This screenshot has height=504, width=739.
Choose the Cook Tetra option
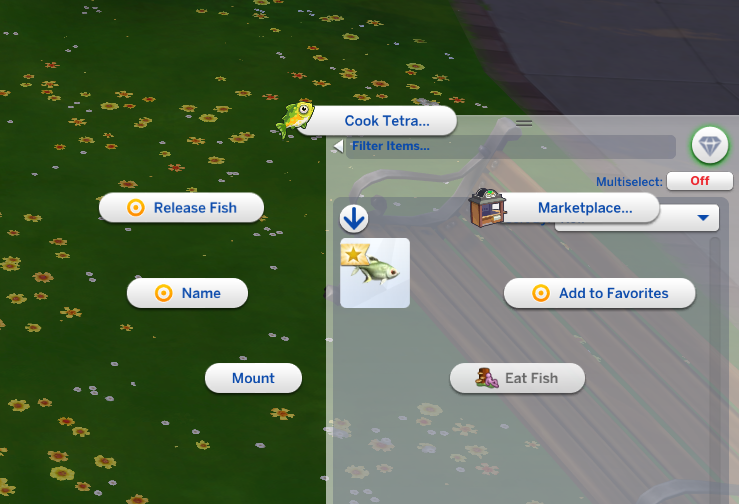coord(386,121)
